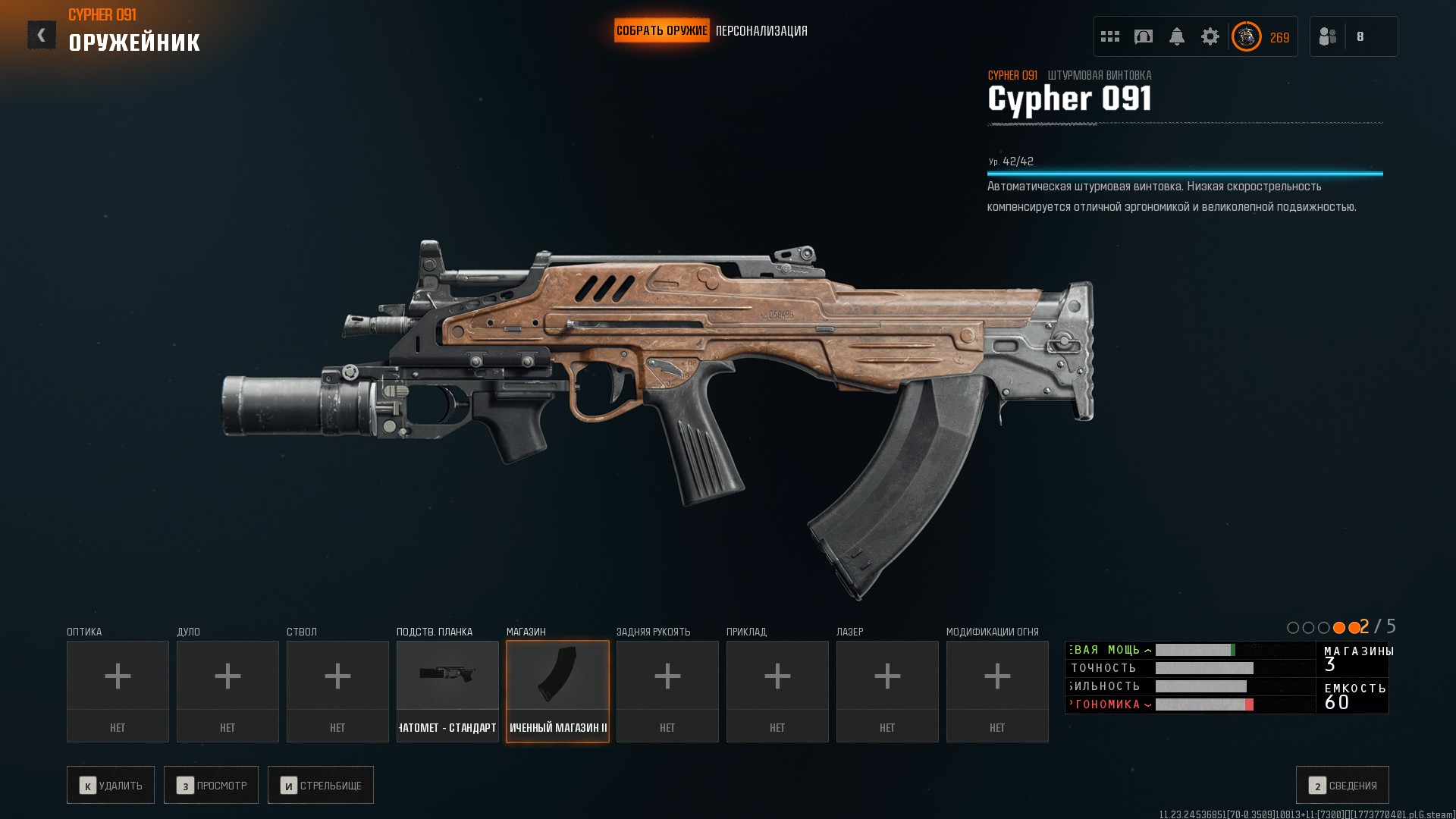Open settings via the gear icon
The height and width of the screenshot is (819, 1456).
coord(1210,36)
